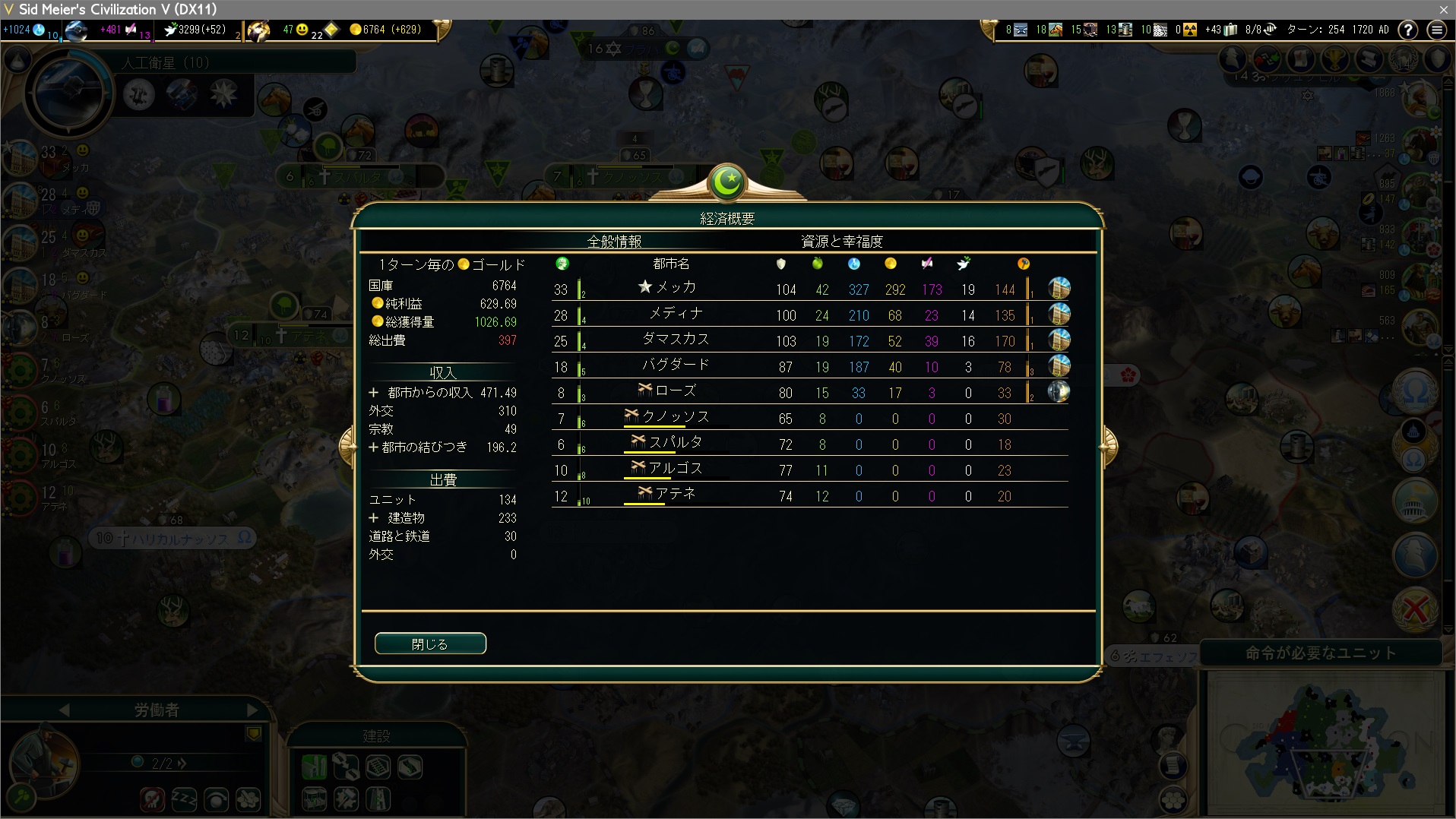Choose the ダマスカス city row
Image resolution: width=1456 pixels, height=819 pixels.
coord(676,340)
